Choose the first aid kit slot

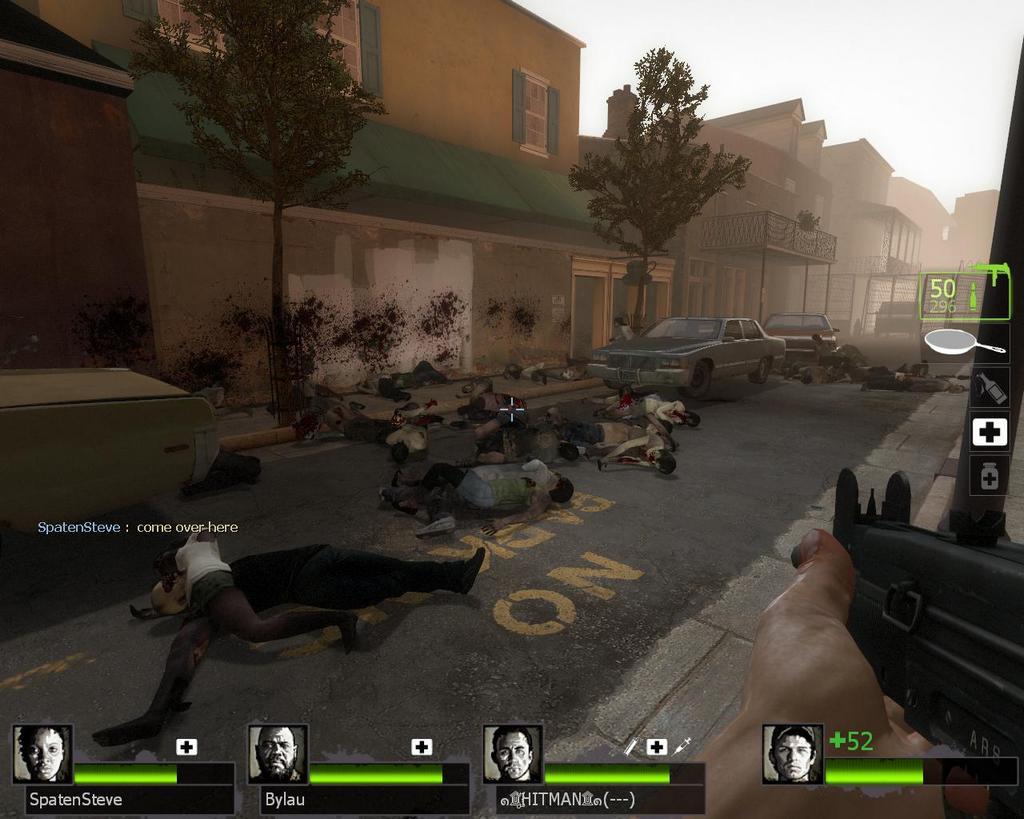[x=989, y=432]
